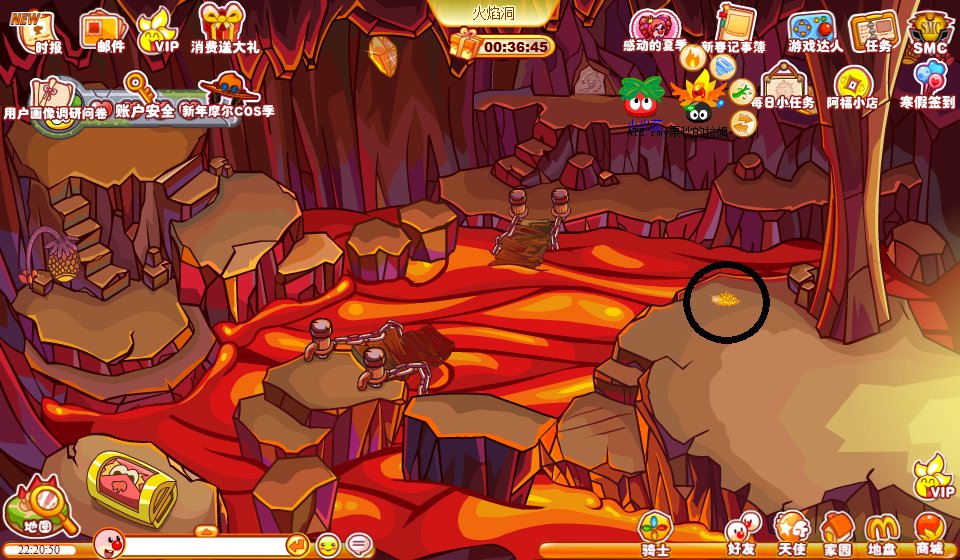Open the smiley emoticon picker
960x560 pixels.
(x=328, y=545)
